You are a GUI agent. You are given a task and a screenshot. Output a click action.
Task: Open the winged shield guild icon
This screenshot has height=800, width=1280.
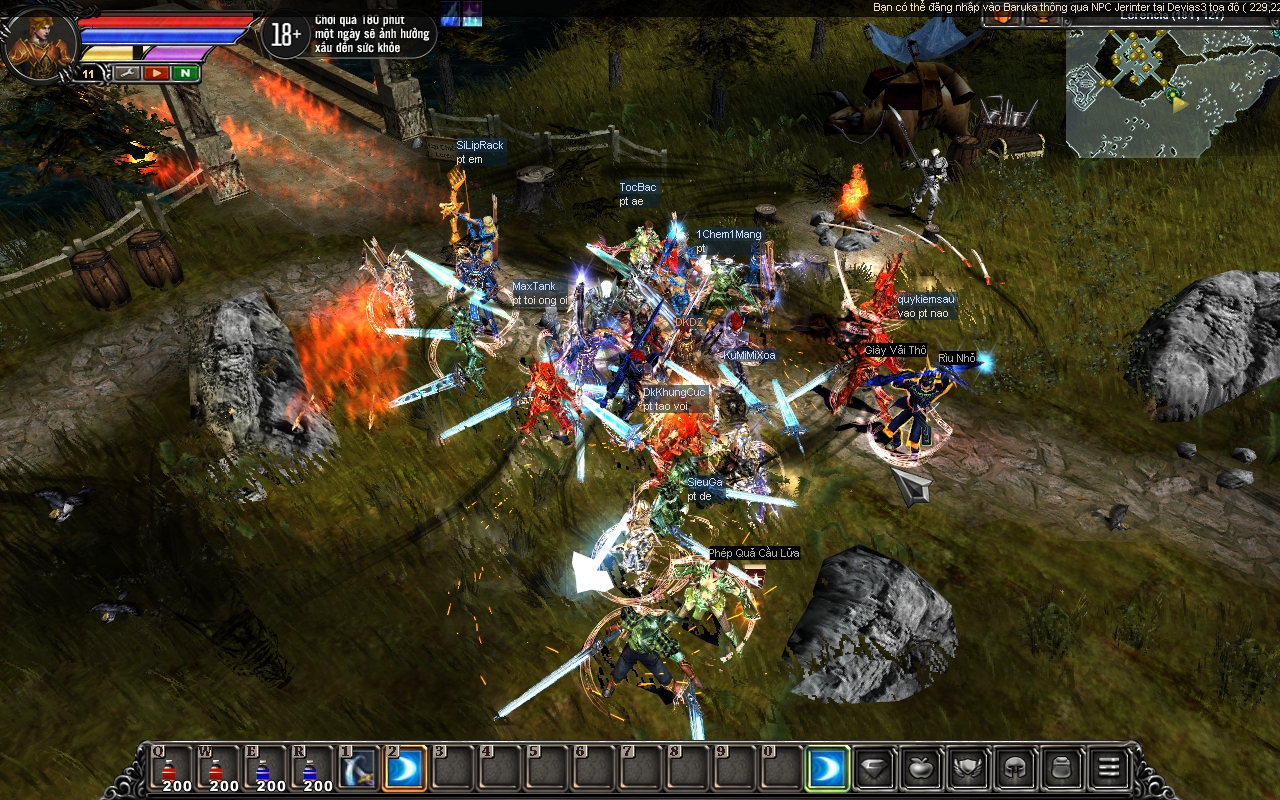pos(967,769)
